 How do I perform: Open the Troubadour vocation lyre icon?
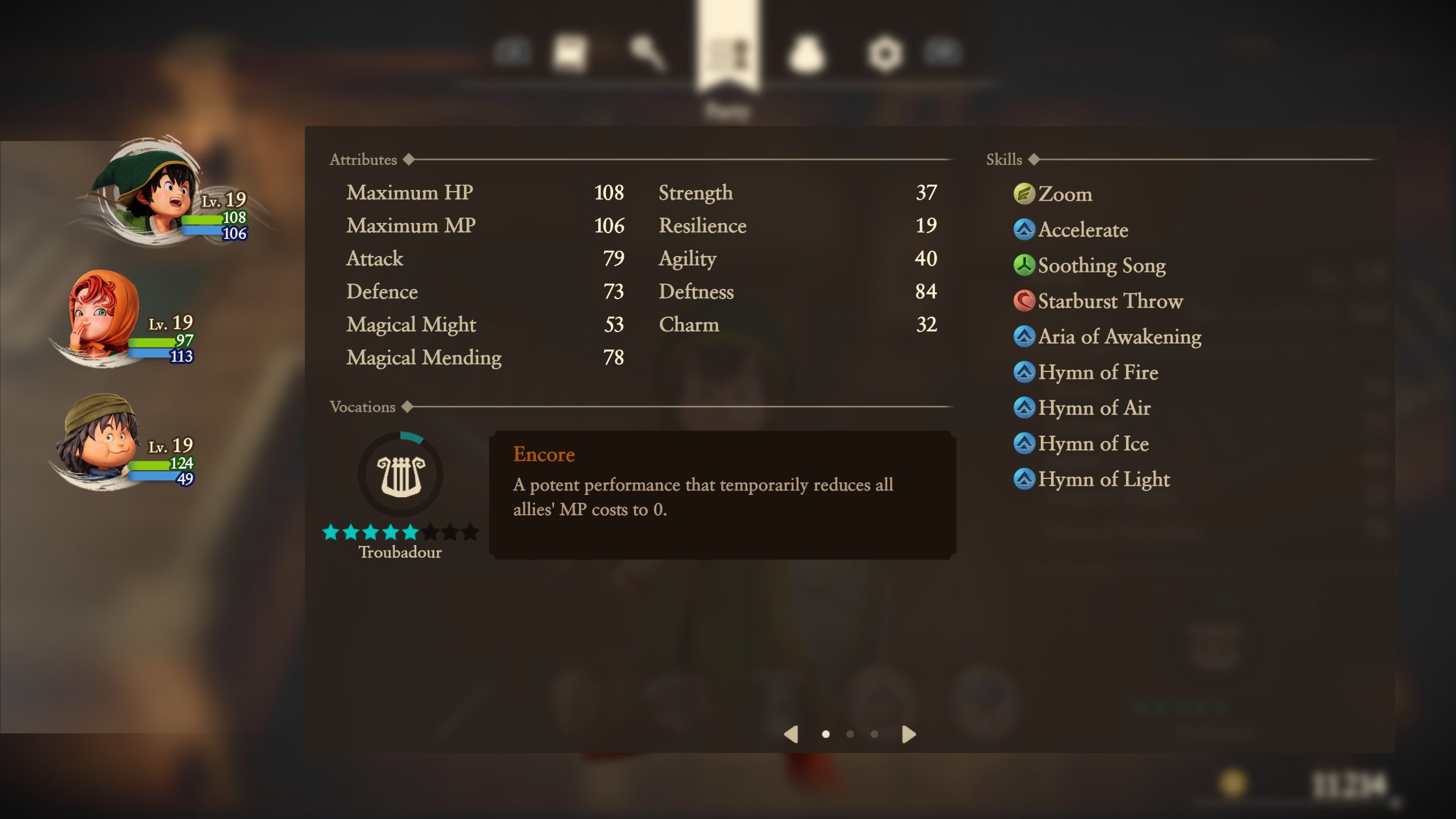tap(401, 477)
